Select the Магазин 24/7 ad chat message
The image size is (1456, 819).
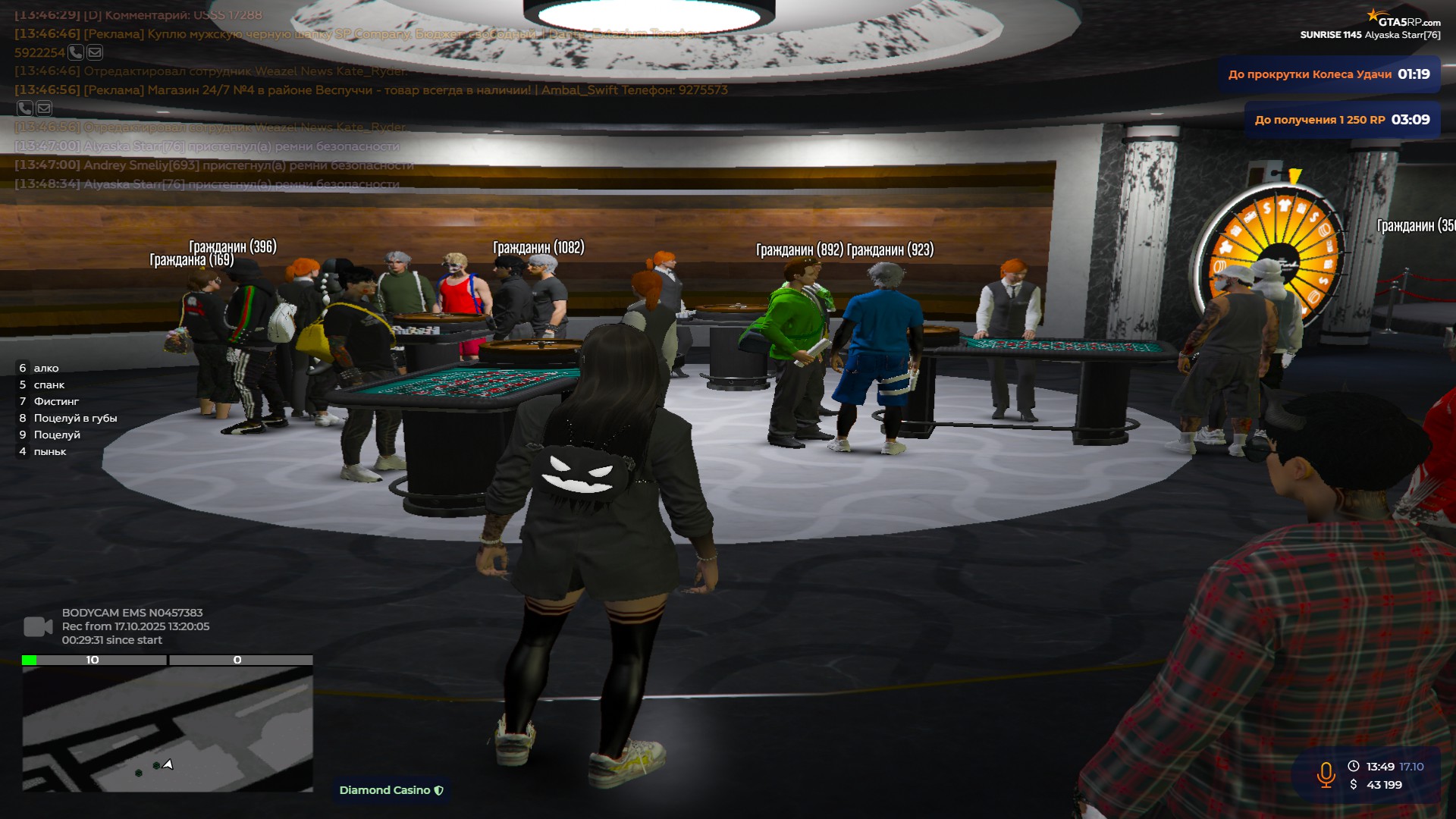(405, 89)
